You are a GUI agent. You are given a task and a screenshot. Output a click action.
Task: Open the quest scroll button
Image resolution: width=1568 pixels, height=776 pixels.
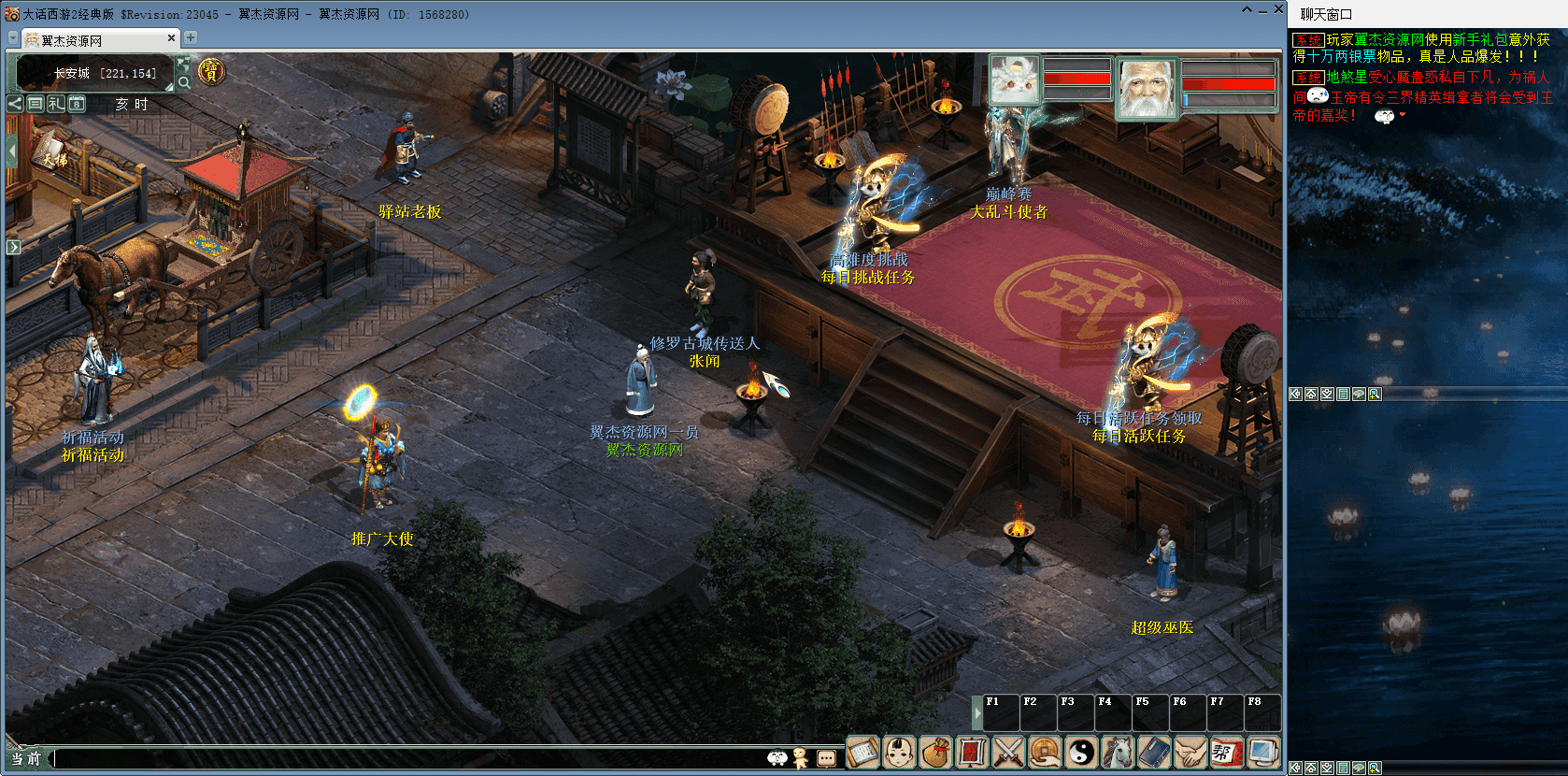point(863,752)
